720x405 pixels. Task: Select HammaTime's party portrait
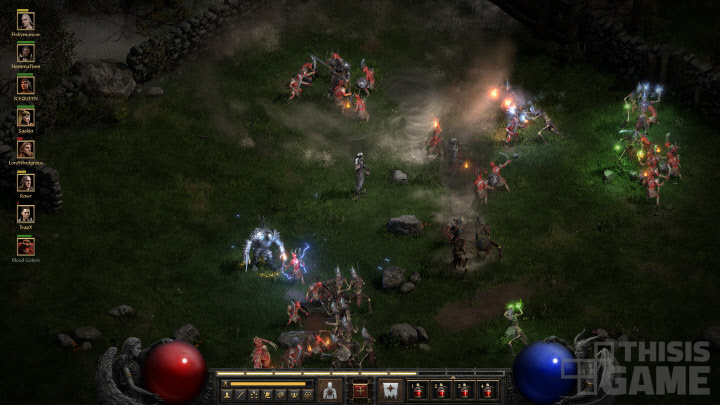pyautogui.click(x=25, y=52)
